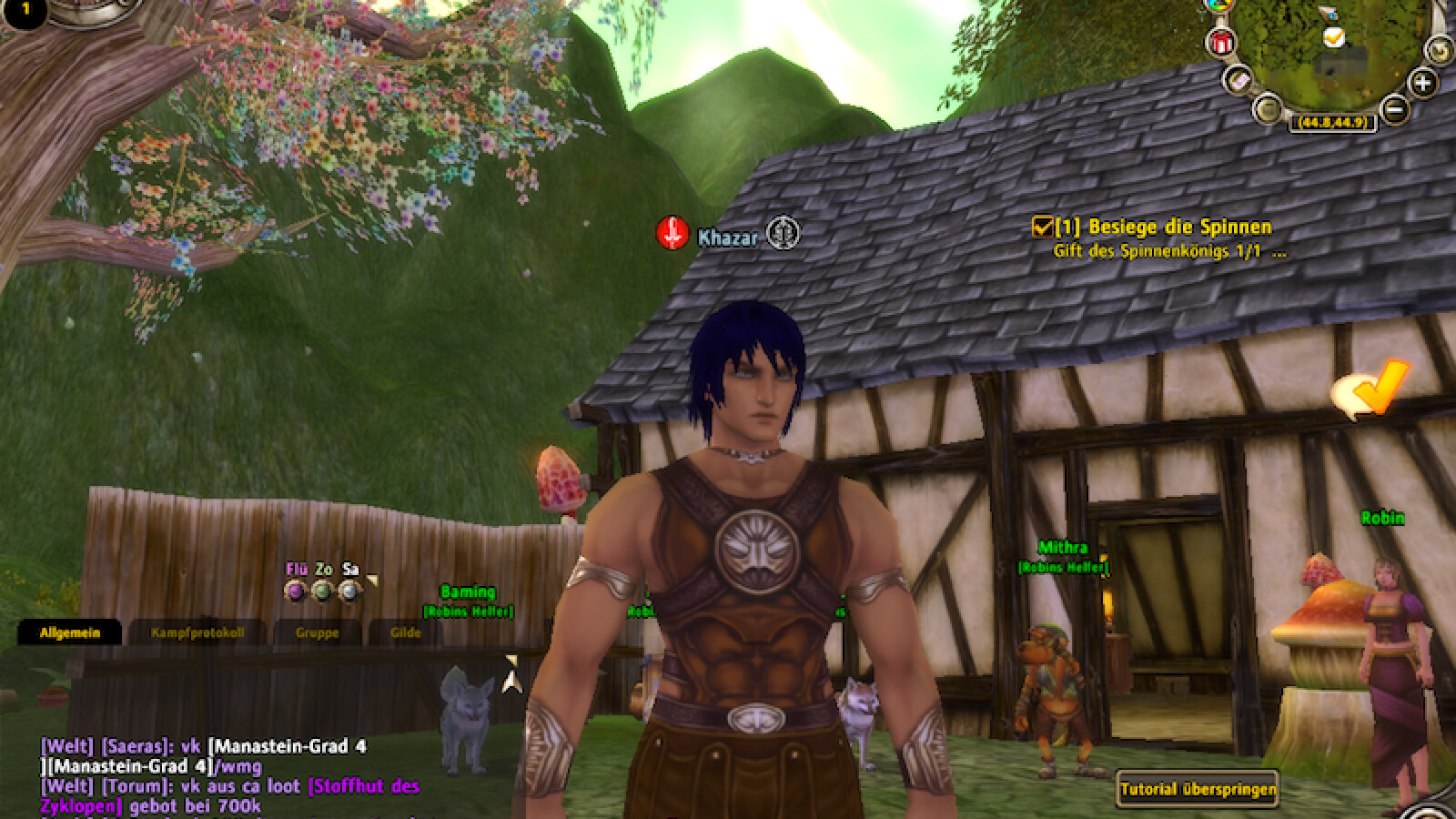Image resolution: width=1456 pixels, height=819 pixels.
Task: Click the green Zo chat channel orb
Action: coord(322,591)
